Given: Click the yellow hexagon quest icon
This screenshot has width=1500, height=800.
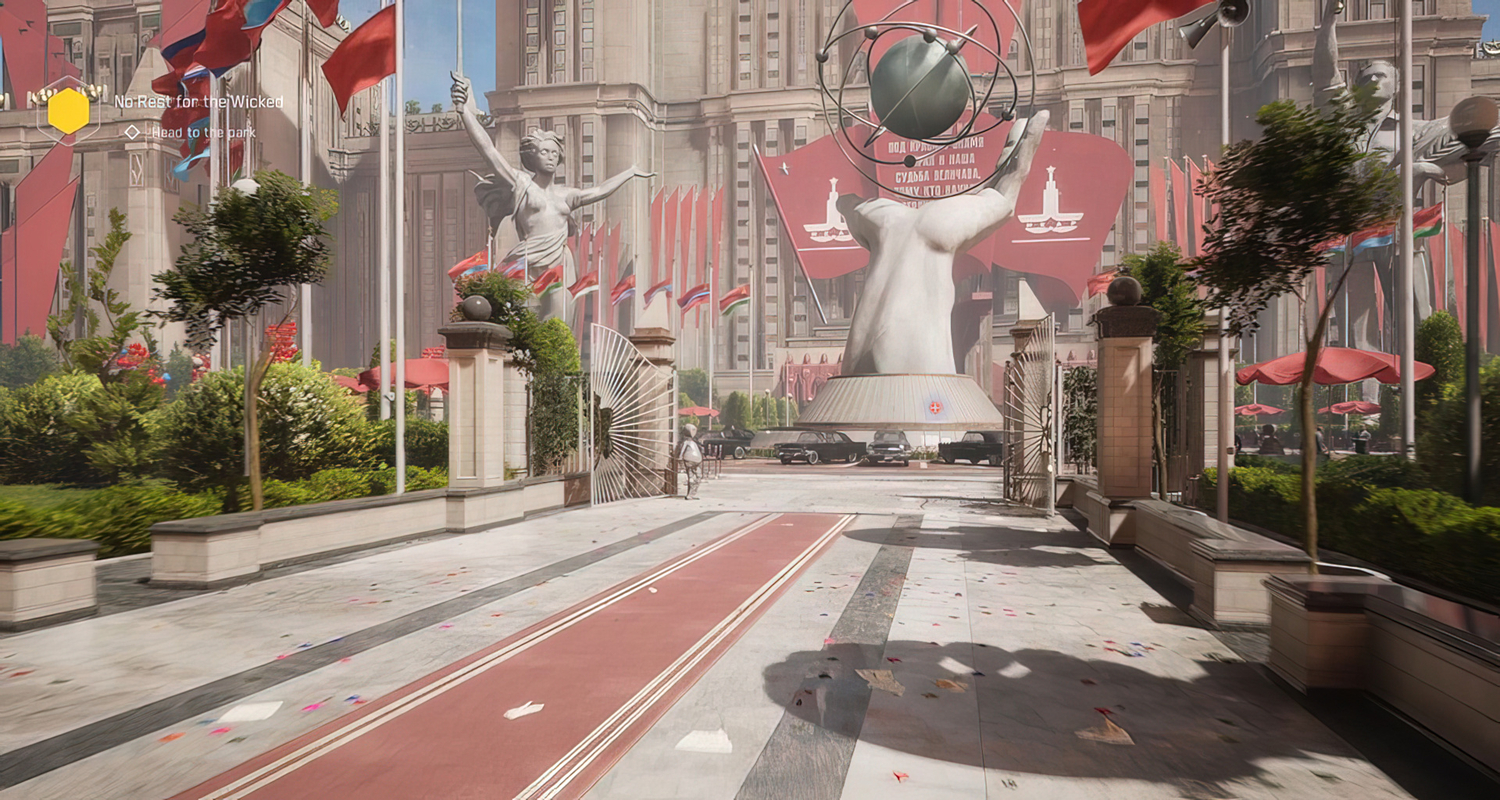Looking at the screenshot, I should [68, 111].
